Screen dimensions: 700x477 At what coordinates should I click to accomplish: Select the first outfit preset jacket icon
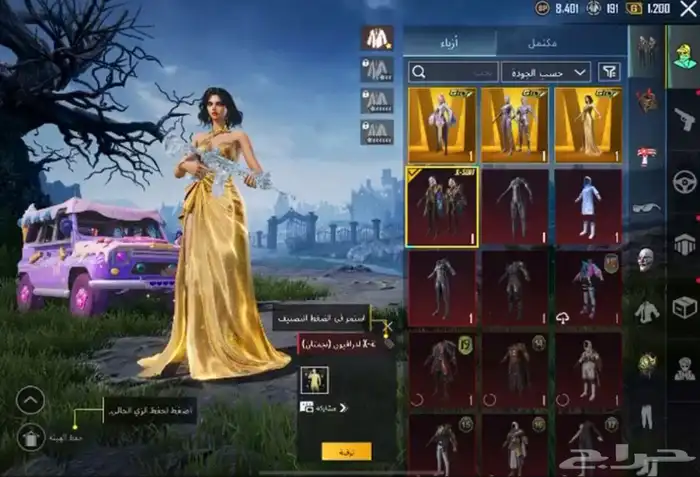click(377, 38)
